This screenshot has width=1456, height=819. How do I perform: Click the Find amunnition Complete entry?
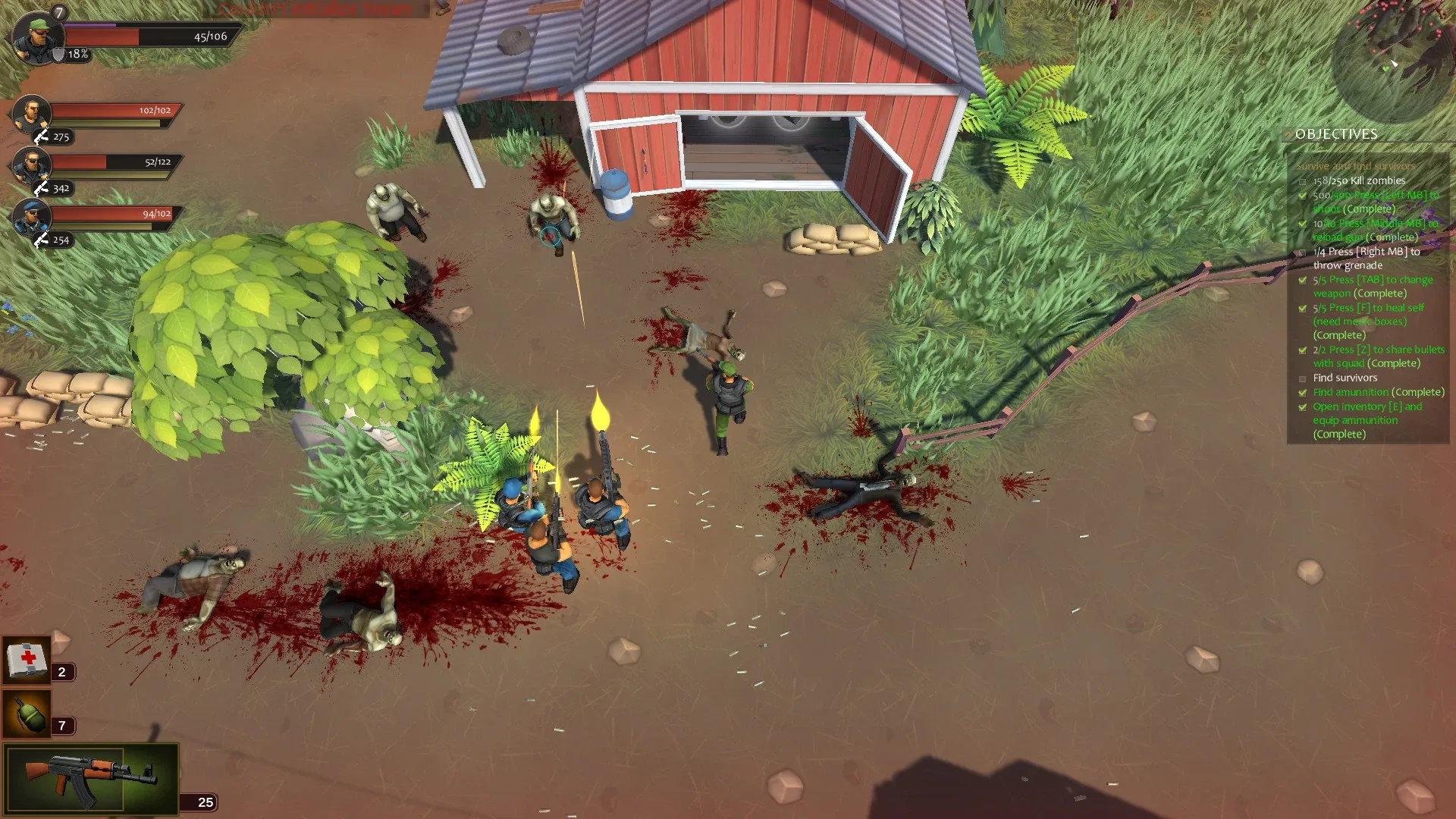(x=1378, y=392)
